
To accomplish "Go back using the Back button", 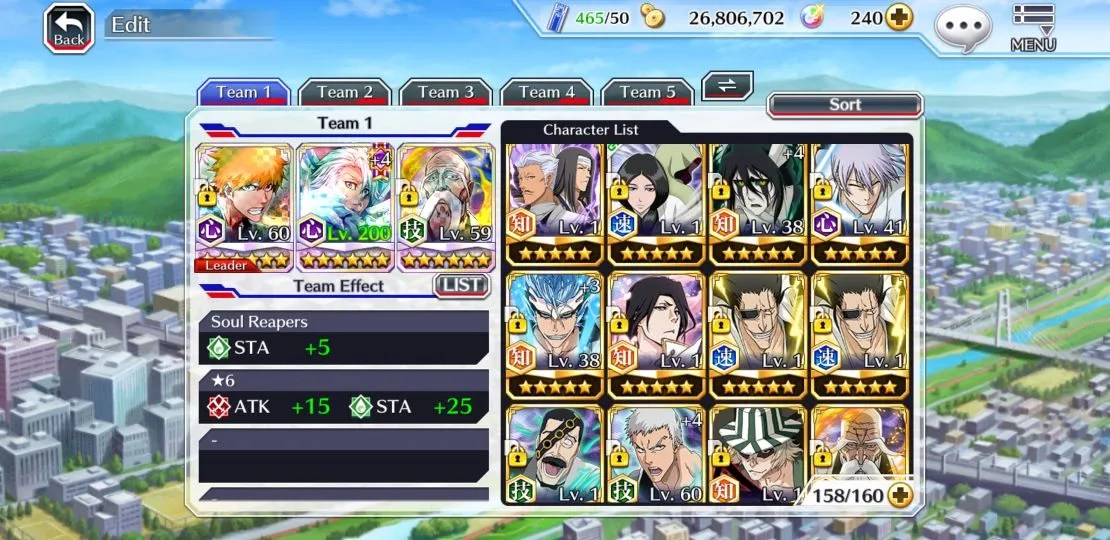I will click(68, 27).
